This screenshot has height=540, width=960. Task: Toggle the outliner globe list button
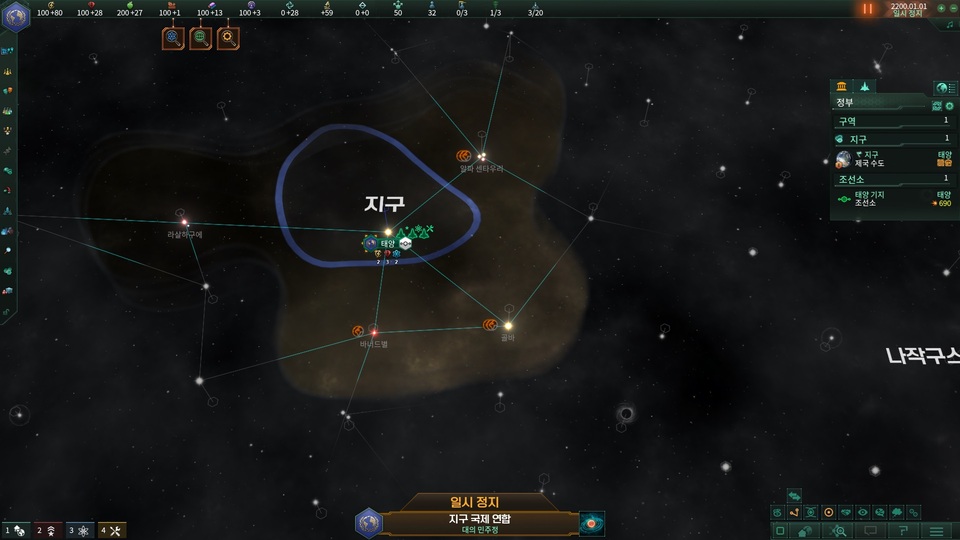(x=944, y=88)
